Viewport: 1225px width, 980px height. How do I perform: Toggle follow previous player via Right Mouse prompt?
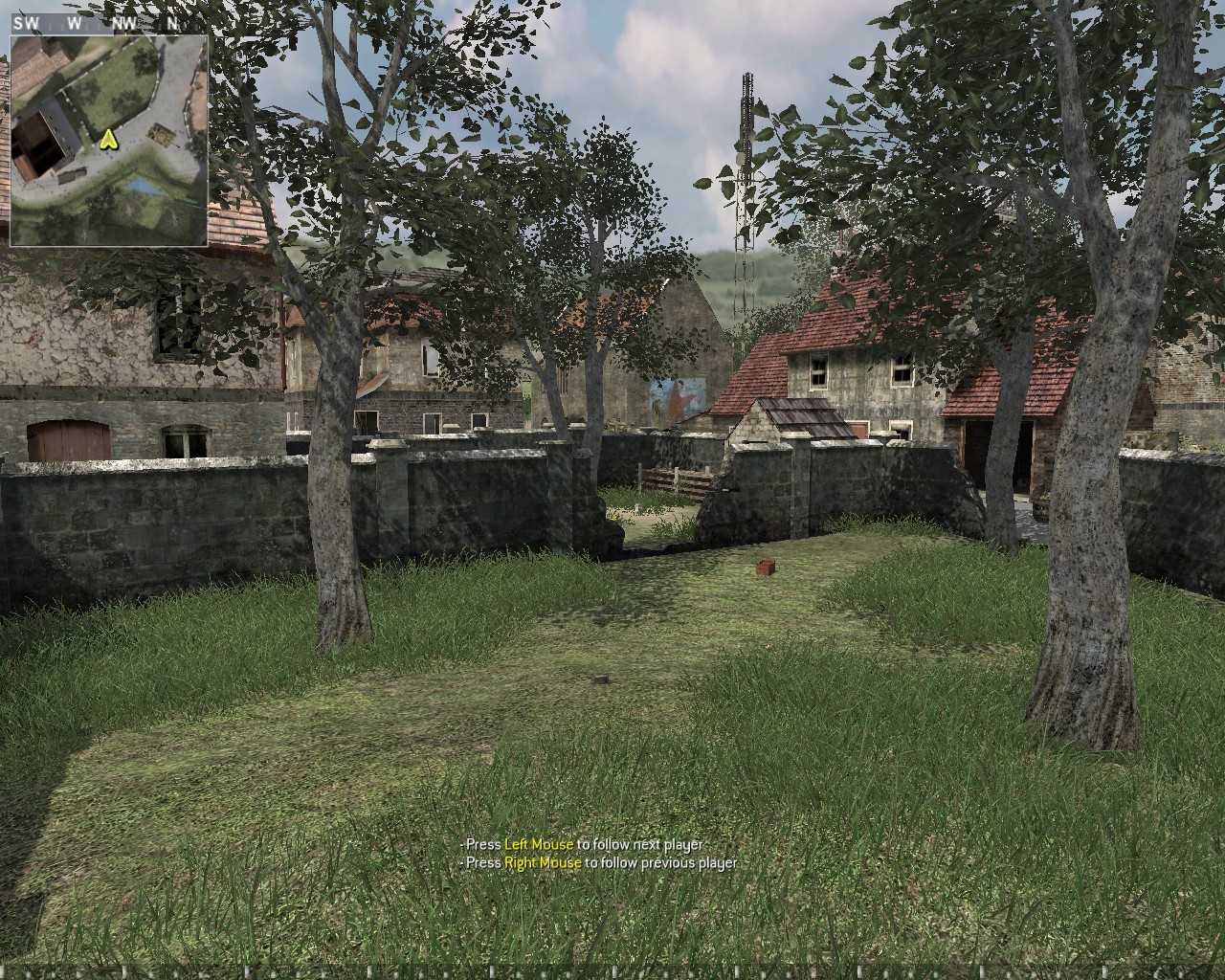point(598,862)
